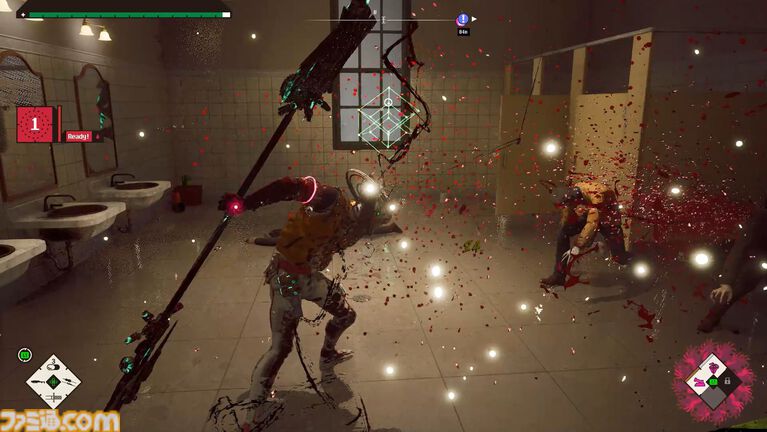Screen dimensions: 767x432
Task: Select the bottom sword slot in weapon diamond
Action: point(53,395)
